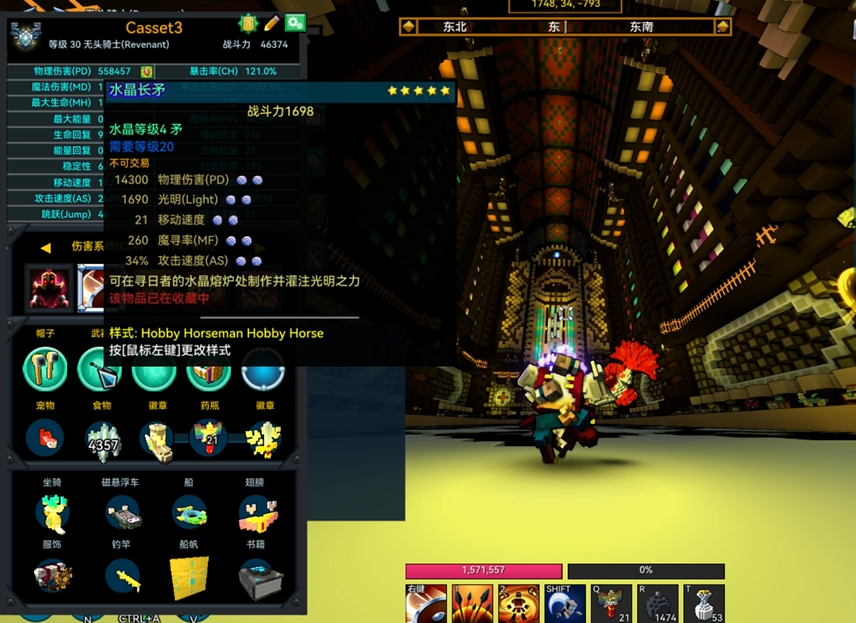Activate the SHIFT hotbar ability
The width and height of the screenshot is (856, 623).
coord(563,603)
